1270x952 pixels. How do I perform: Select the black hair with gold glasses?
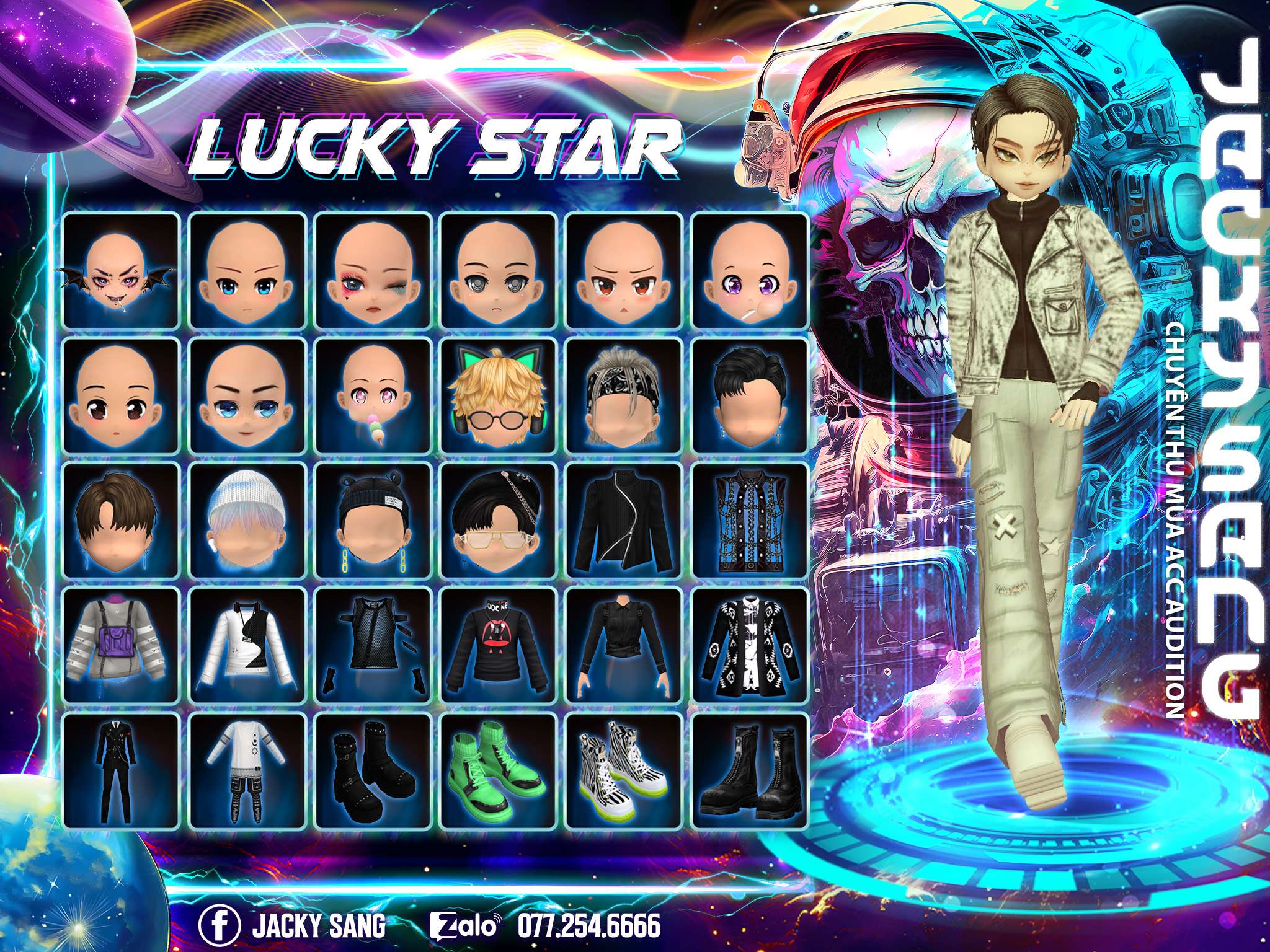[498, 521]
